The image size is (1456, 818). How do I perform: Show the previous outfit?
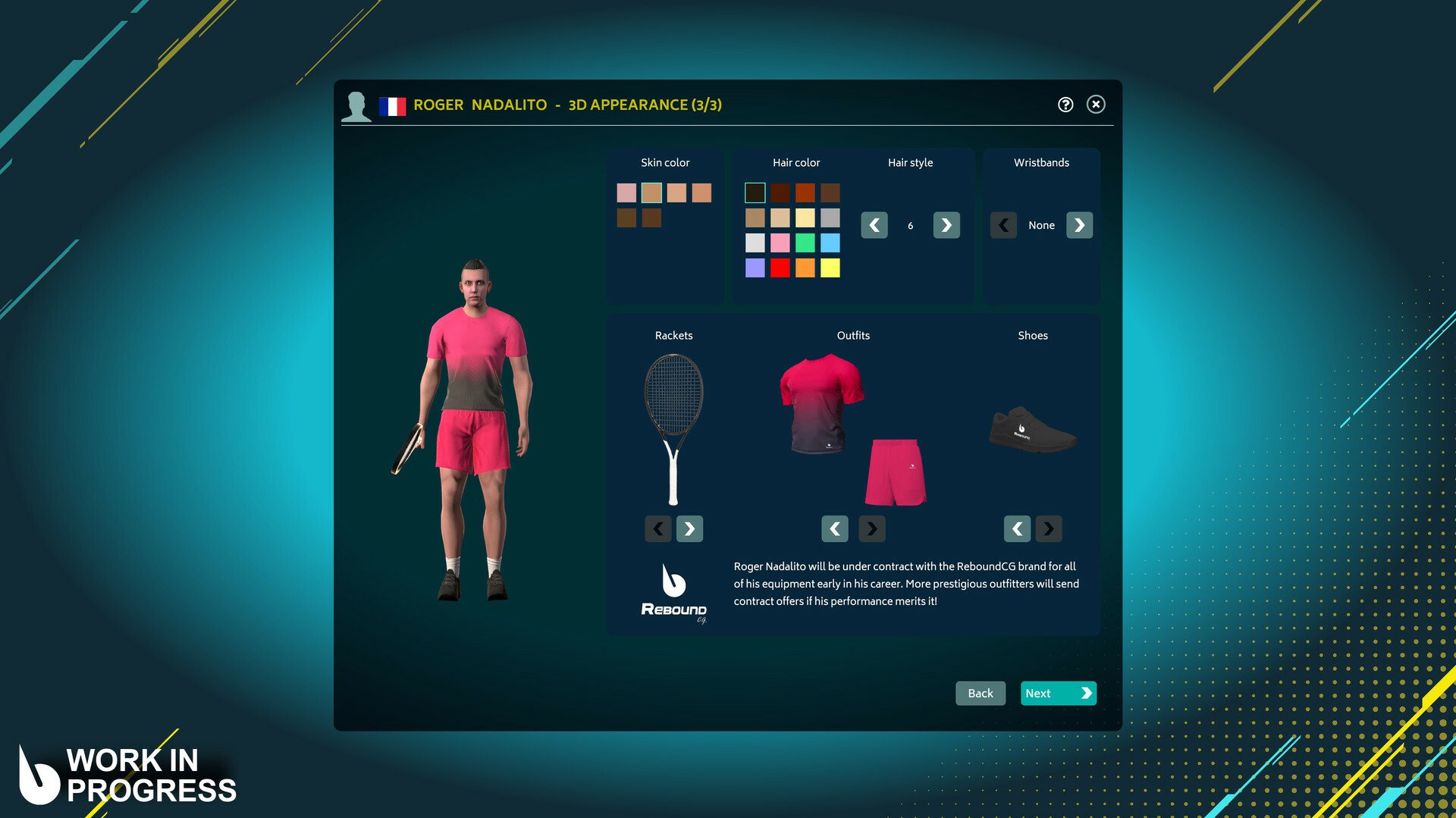(834, 528)
